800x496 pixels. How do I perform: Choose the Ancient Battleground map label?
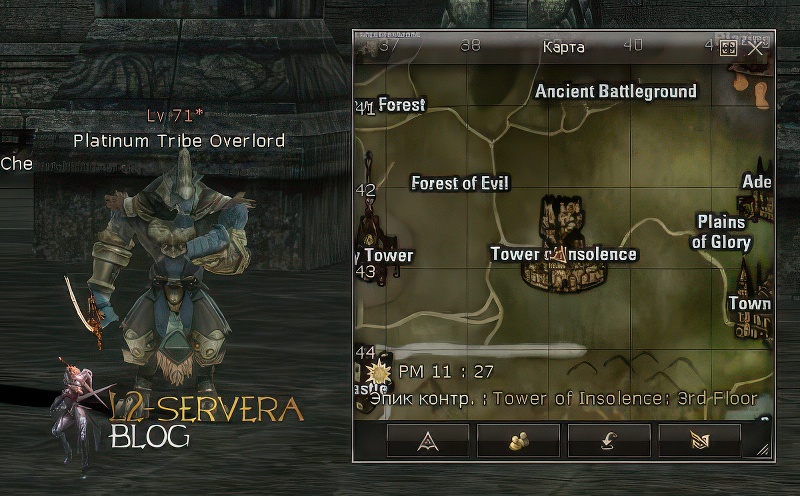(x=616, y=92)
